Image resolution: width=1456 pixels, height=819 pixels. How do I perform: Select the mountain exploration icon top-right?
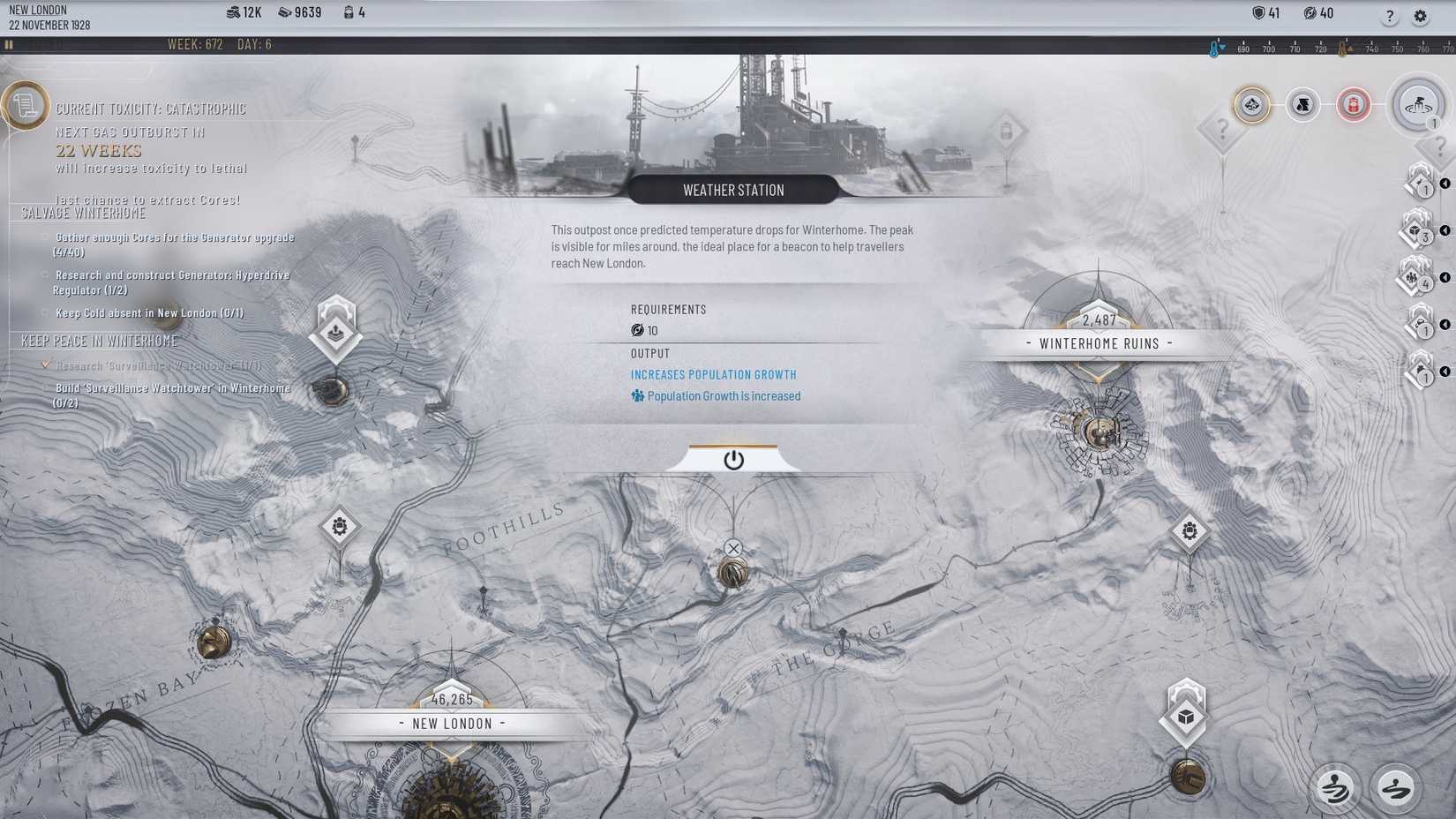(1251, 104)
